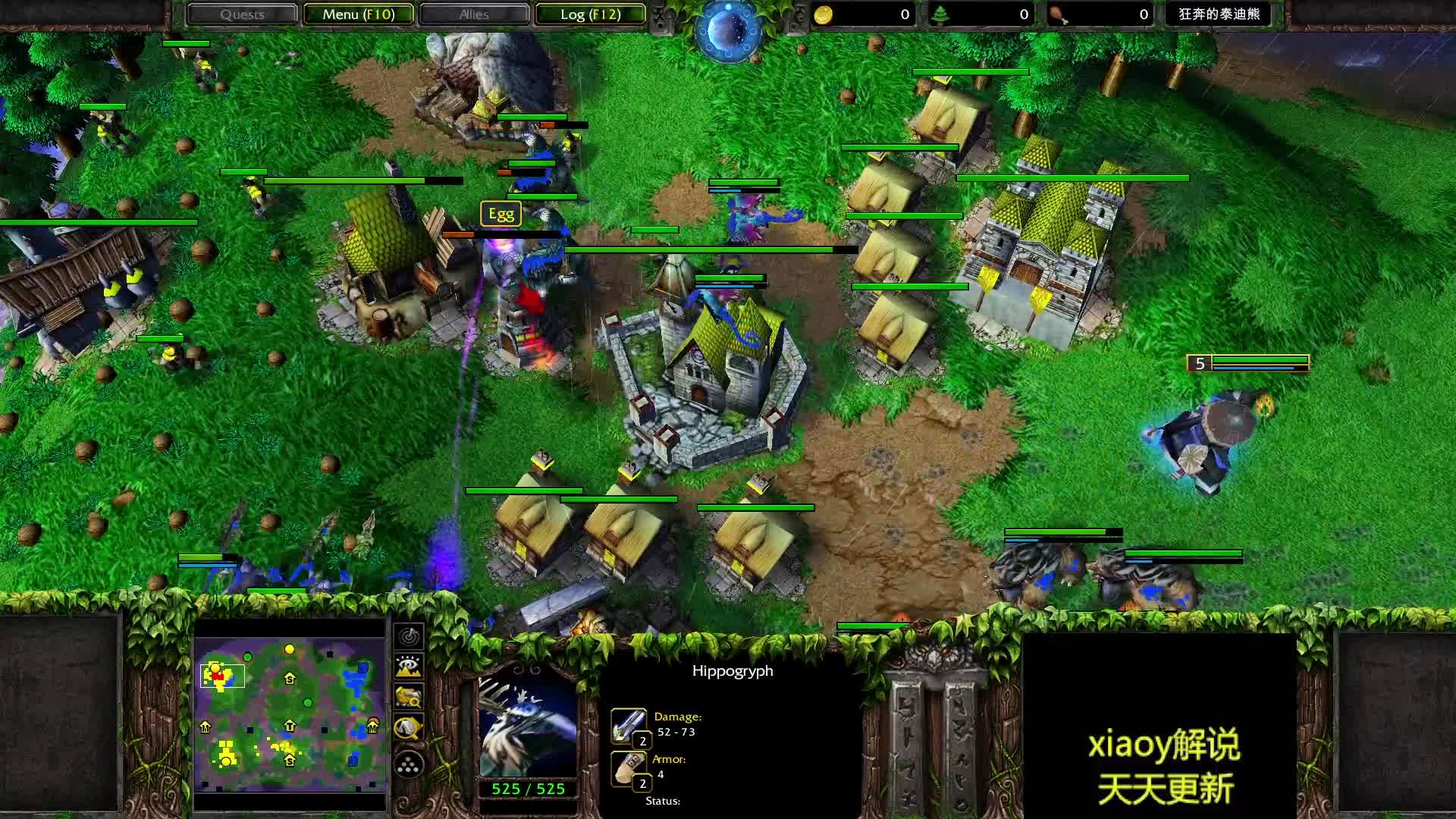Click the day-night clock orb
This screenshot has height=819, width=1456.
(x=728, y=30)
